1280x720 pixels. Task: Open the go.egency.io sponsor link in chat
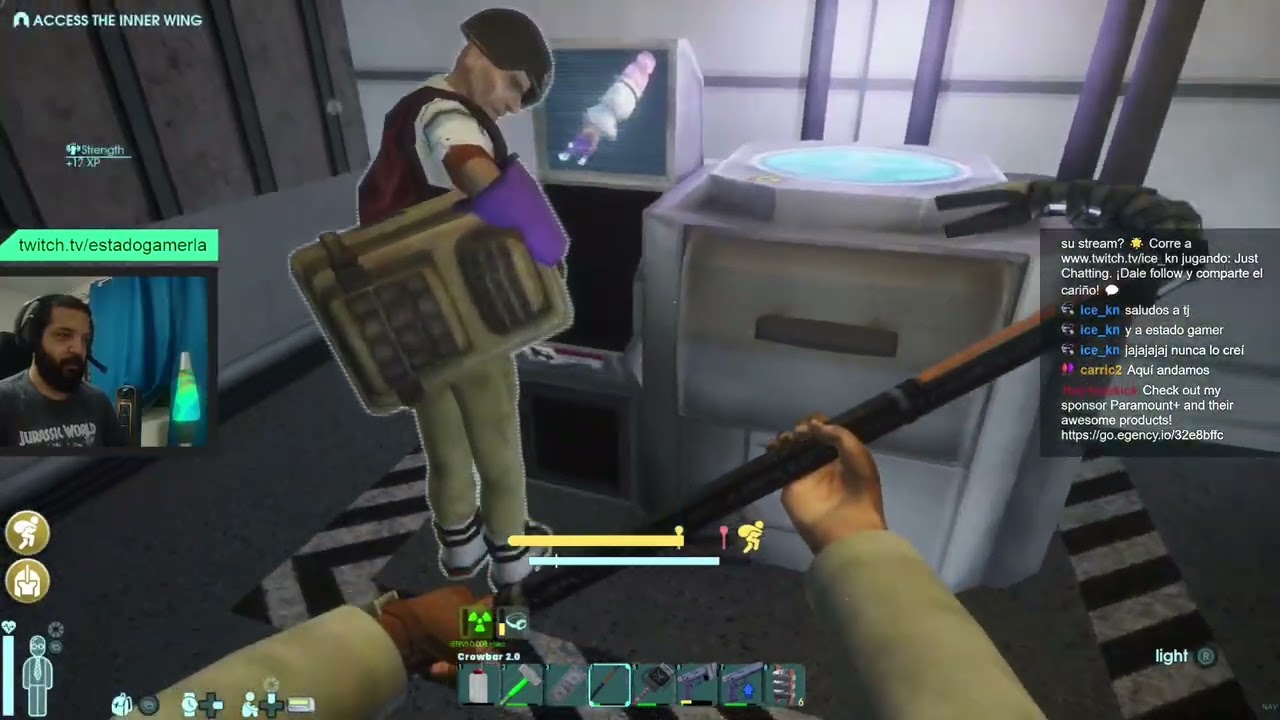tap(1141, 436)
